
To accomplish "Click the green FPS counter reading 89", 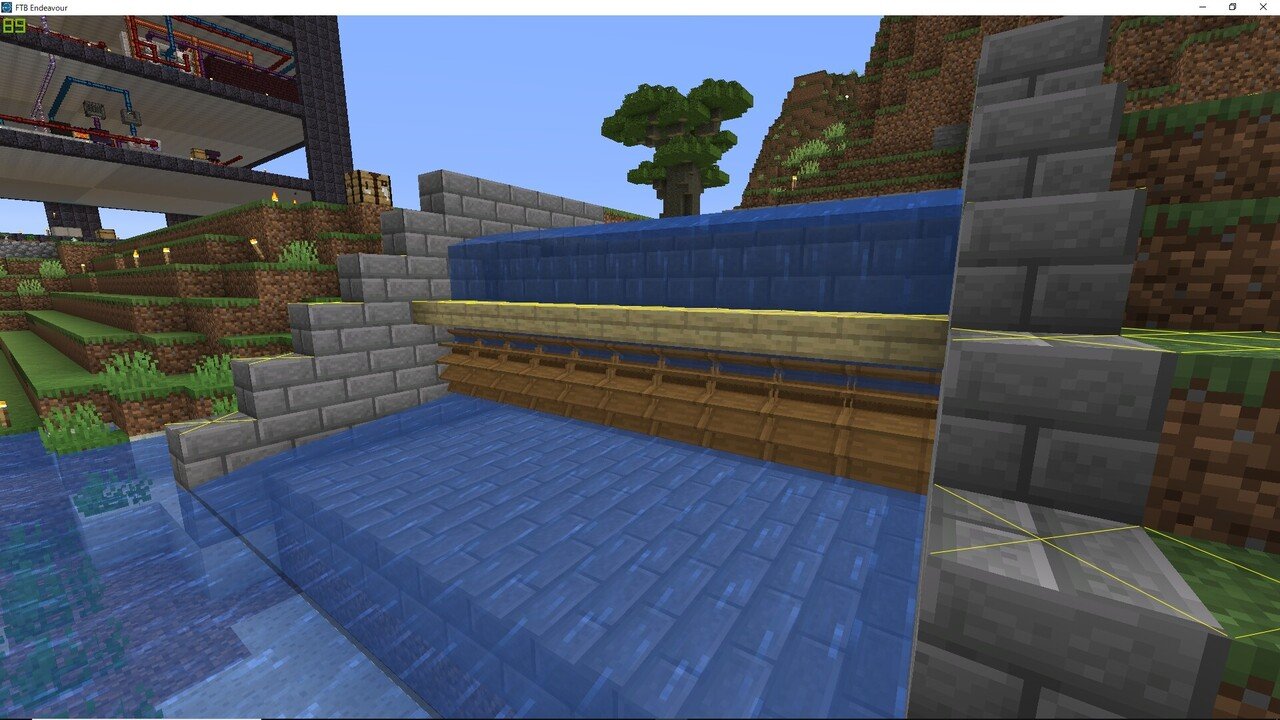I will point(12,33).
